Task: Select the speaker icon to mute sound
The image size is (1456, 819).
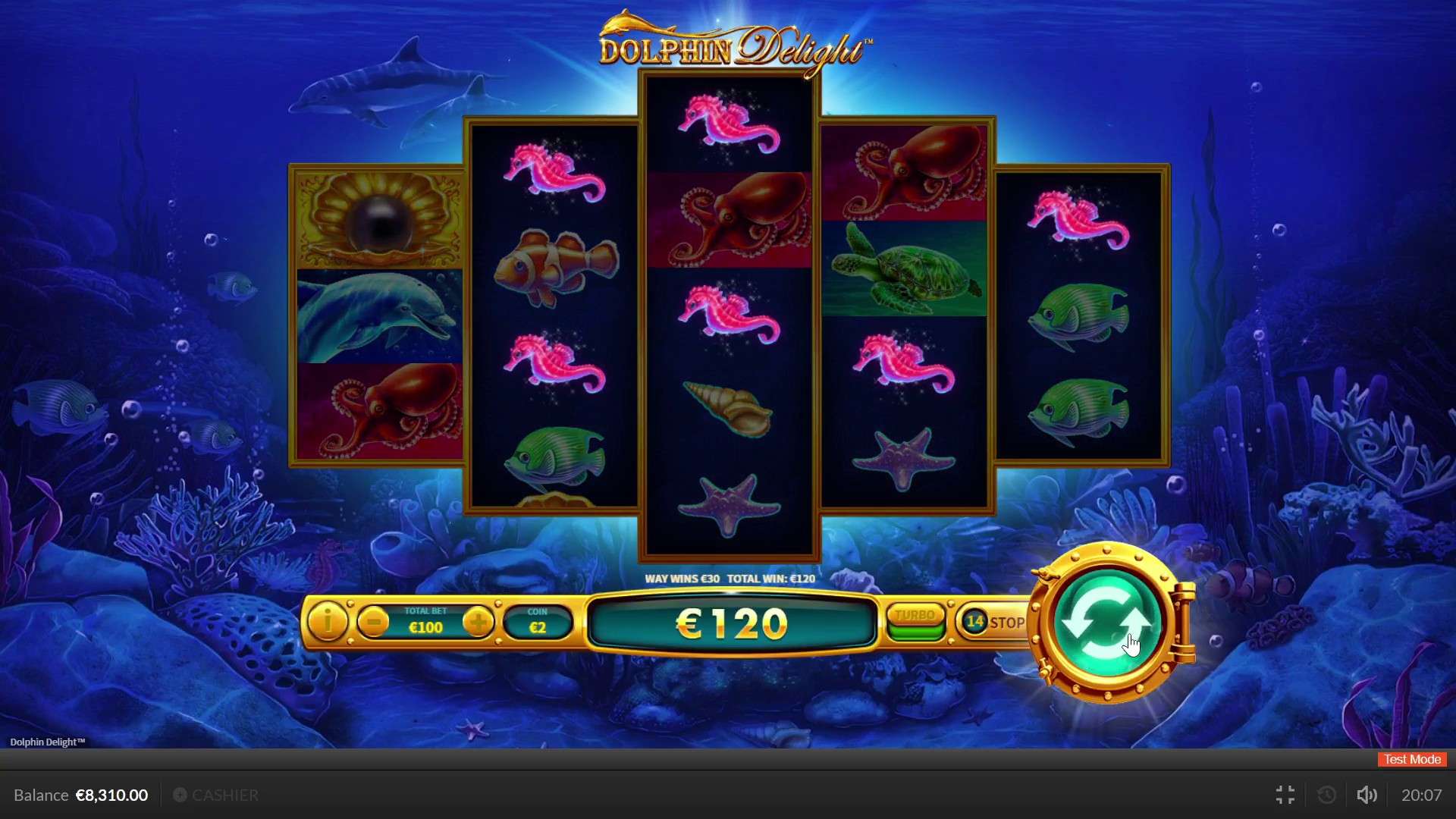Action: pyautogui.click(x=1367, y=795)
